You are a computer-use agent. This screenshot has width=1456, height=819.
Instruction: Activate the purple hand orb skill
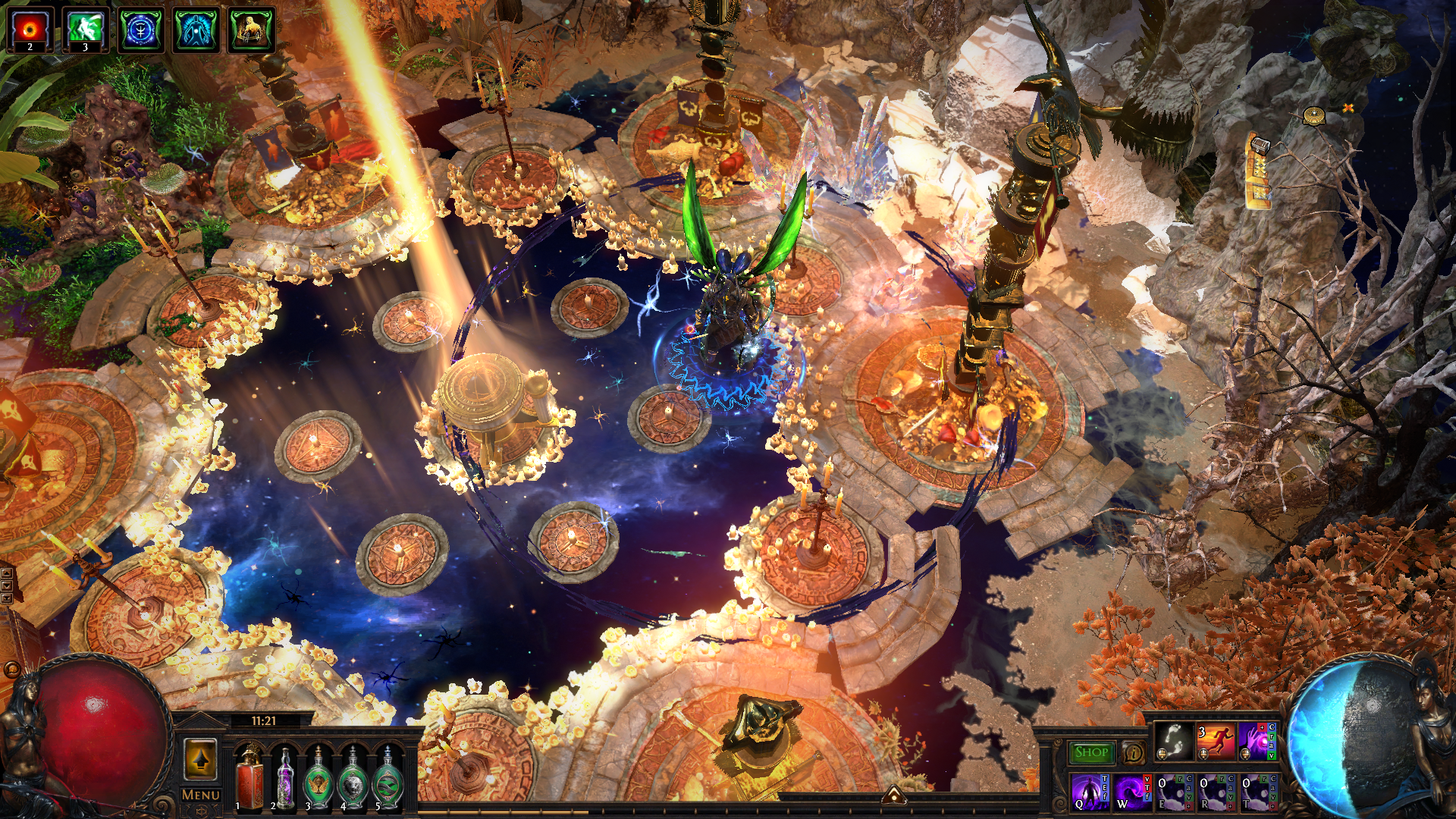click(1257, 742)
